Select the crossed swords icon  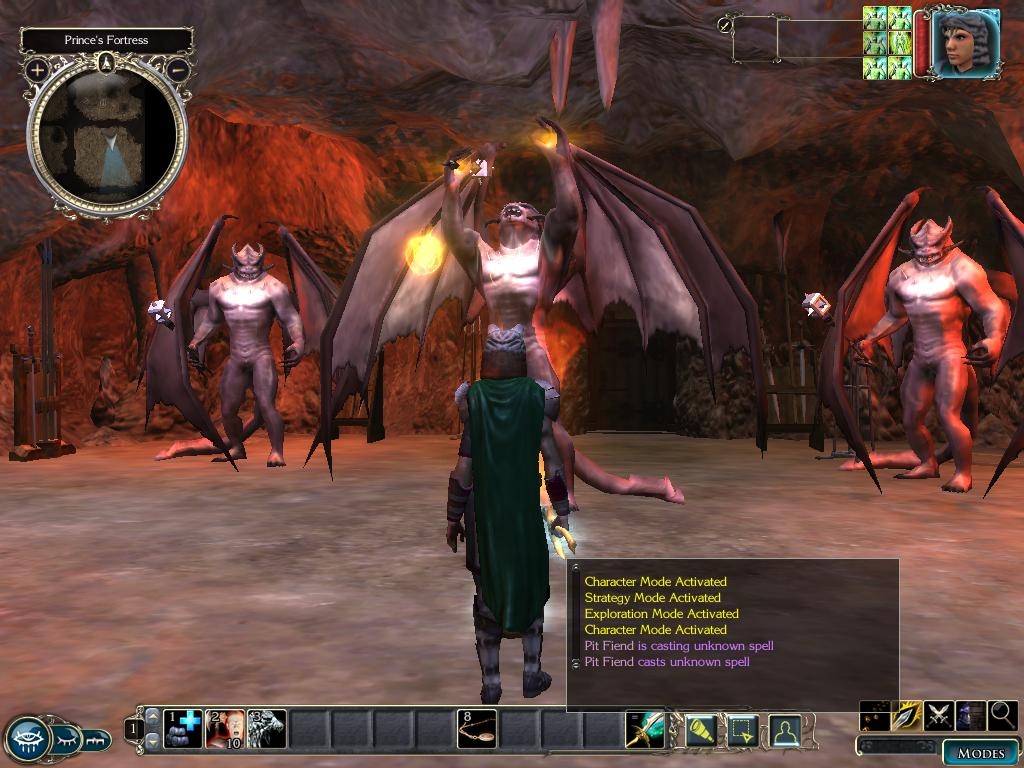pos(939,715)
